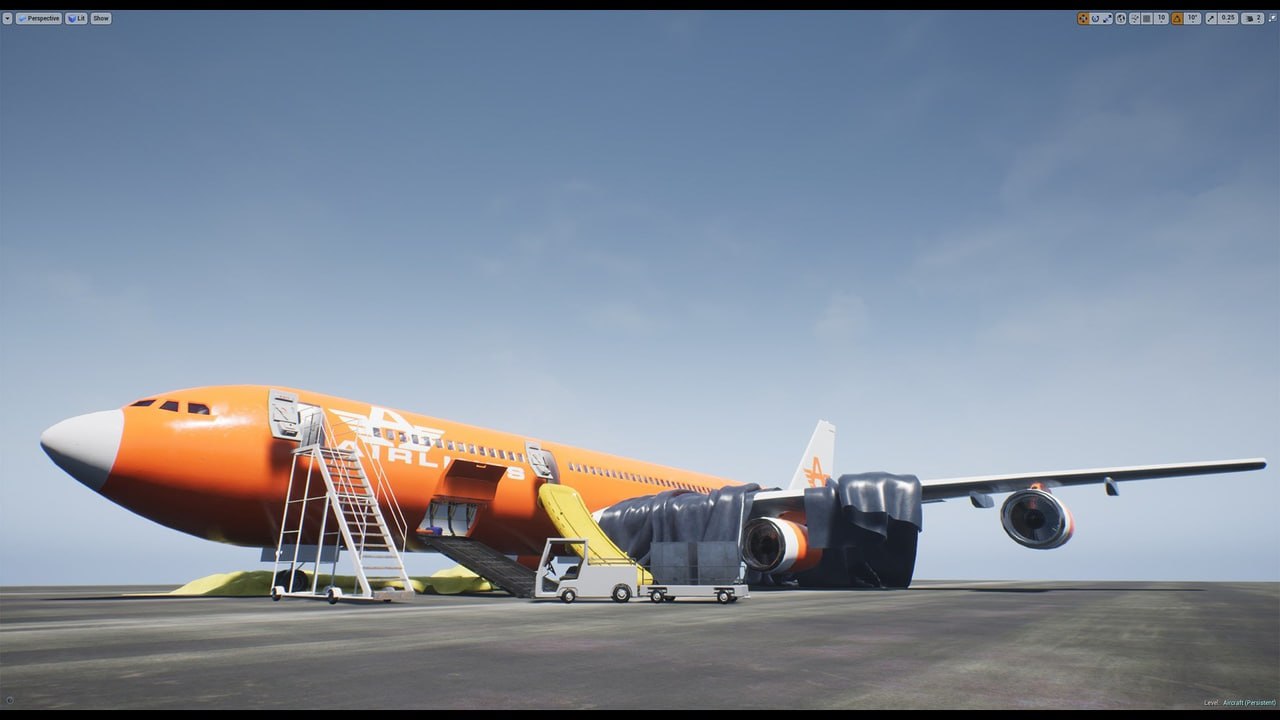The image size is (1280, 720).
Task: Open the Show flags menu
Action: point(100,18)
